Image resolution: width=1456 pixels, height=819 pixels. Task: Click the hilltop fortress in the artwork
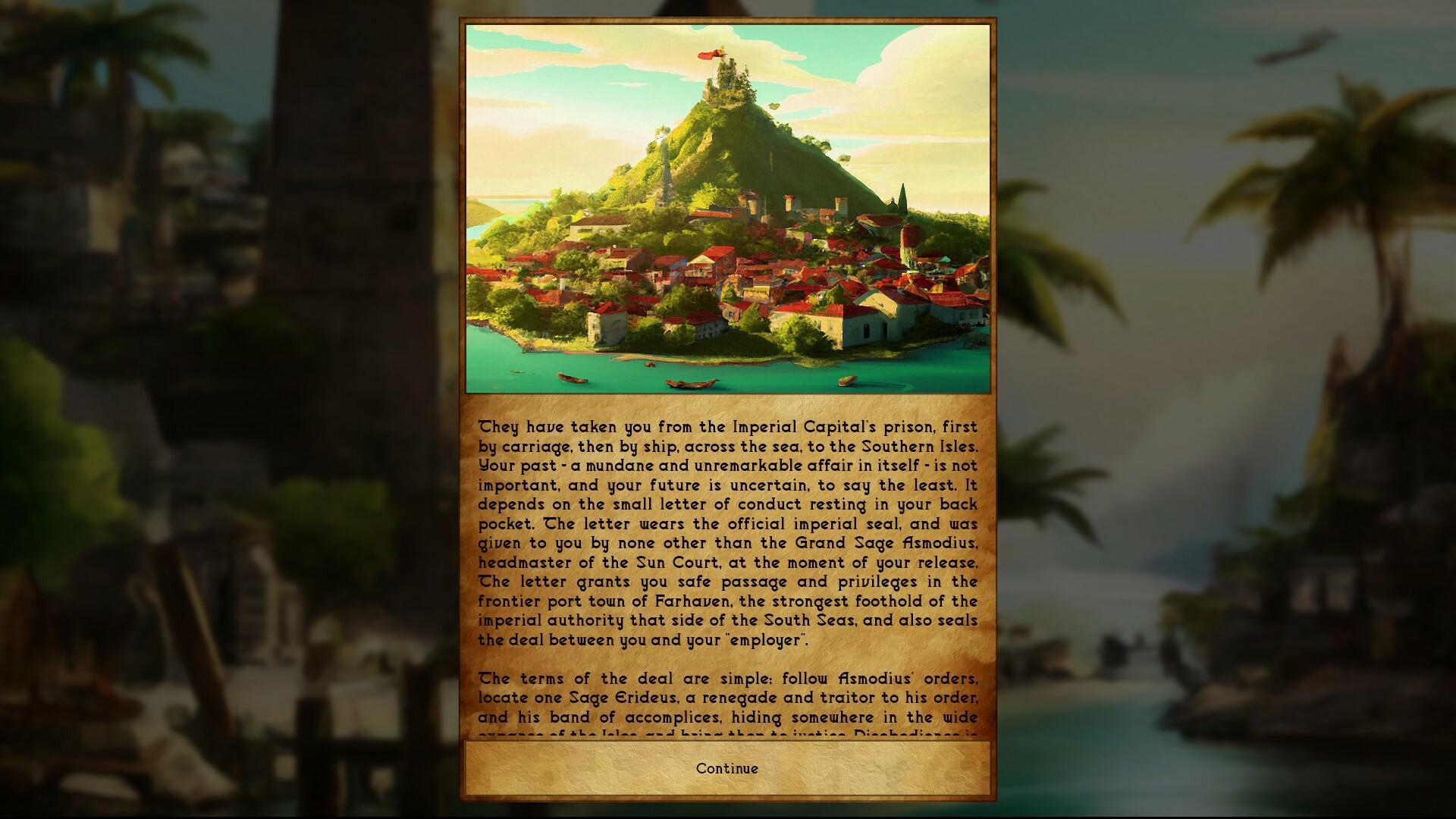tap(728, 80)
